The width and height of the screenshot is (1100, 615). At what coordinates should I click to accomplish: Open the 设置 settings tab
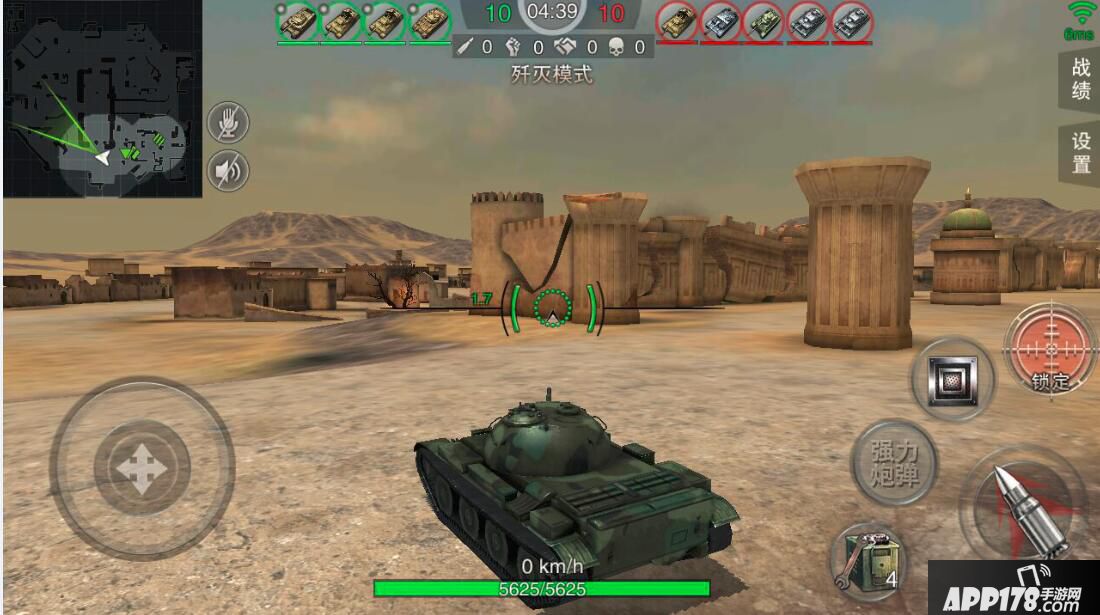1080,153
